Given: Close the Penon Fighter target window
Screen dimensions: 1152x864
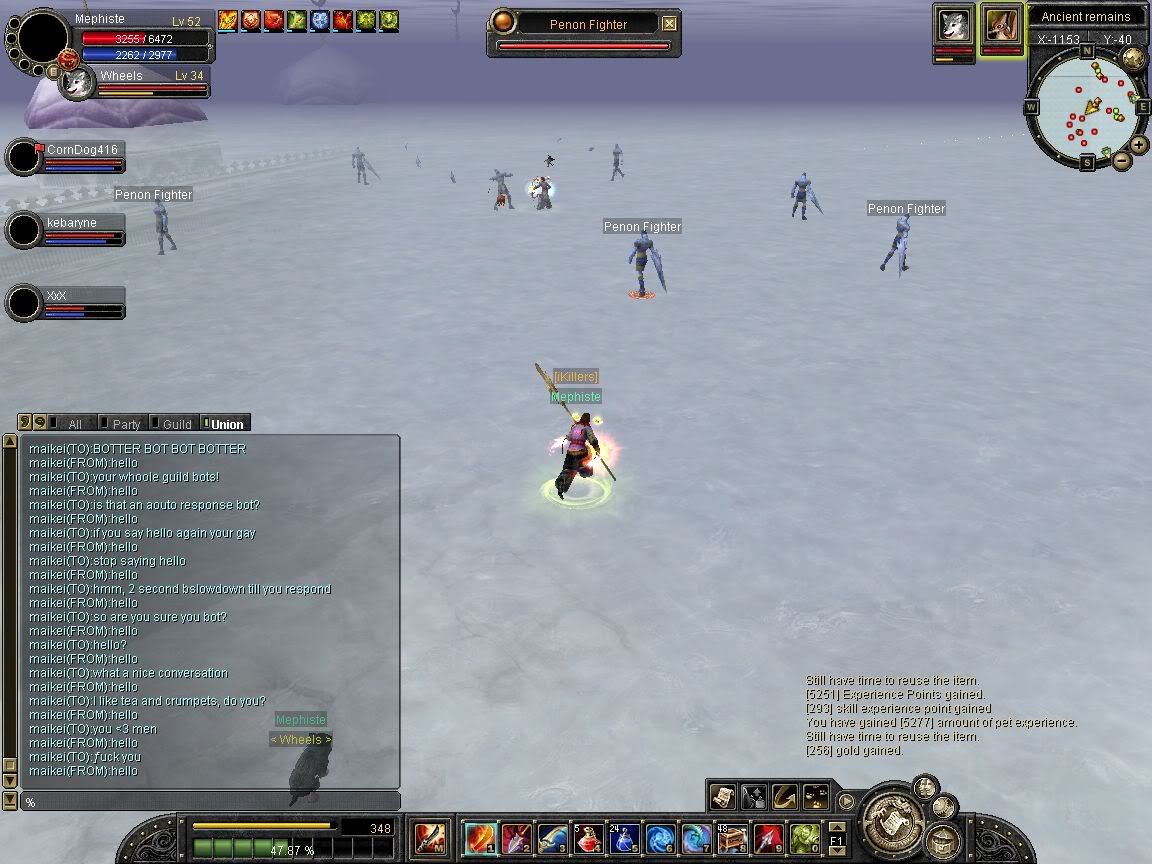Looking at the screenshot, I should tap(669, 24).
